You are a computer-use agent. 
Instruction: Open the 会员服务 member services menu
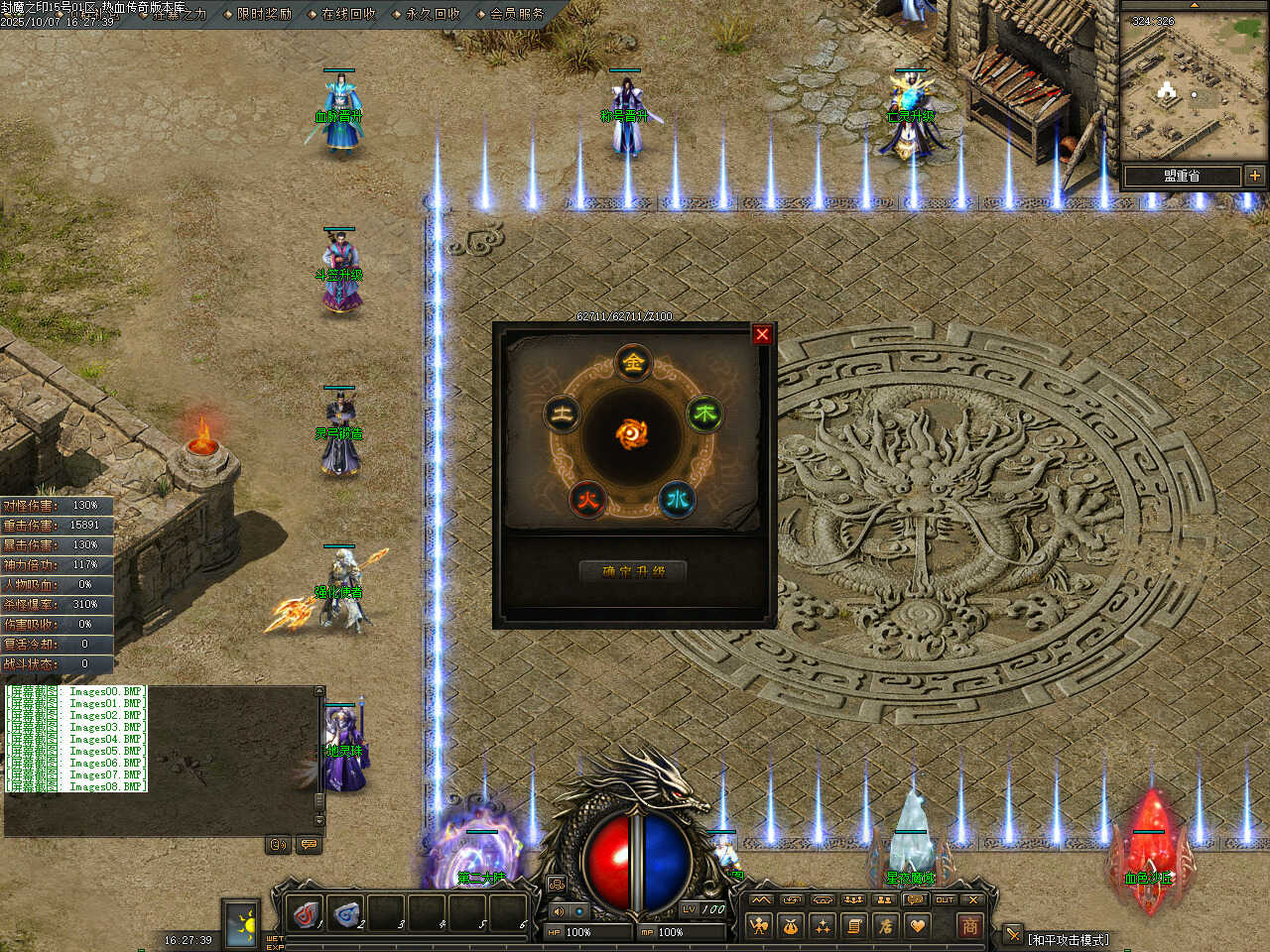click(x=517, y=14)
